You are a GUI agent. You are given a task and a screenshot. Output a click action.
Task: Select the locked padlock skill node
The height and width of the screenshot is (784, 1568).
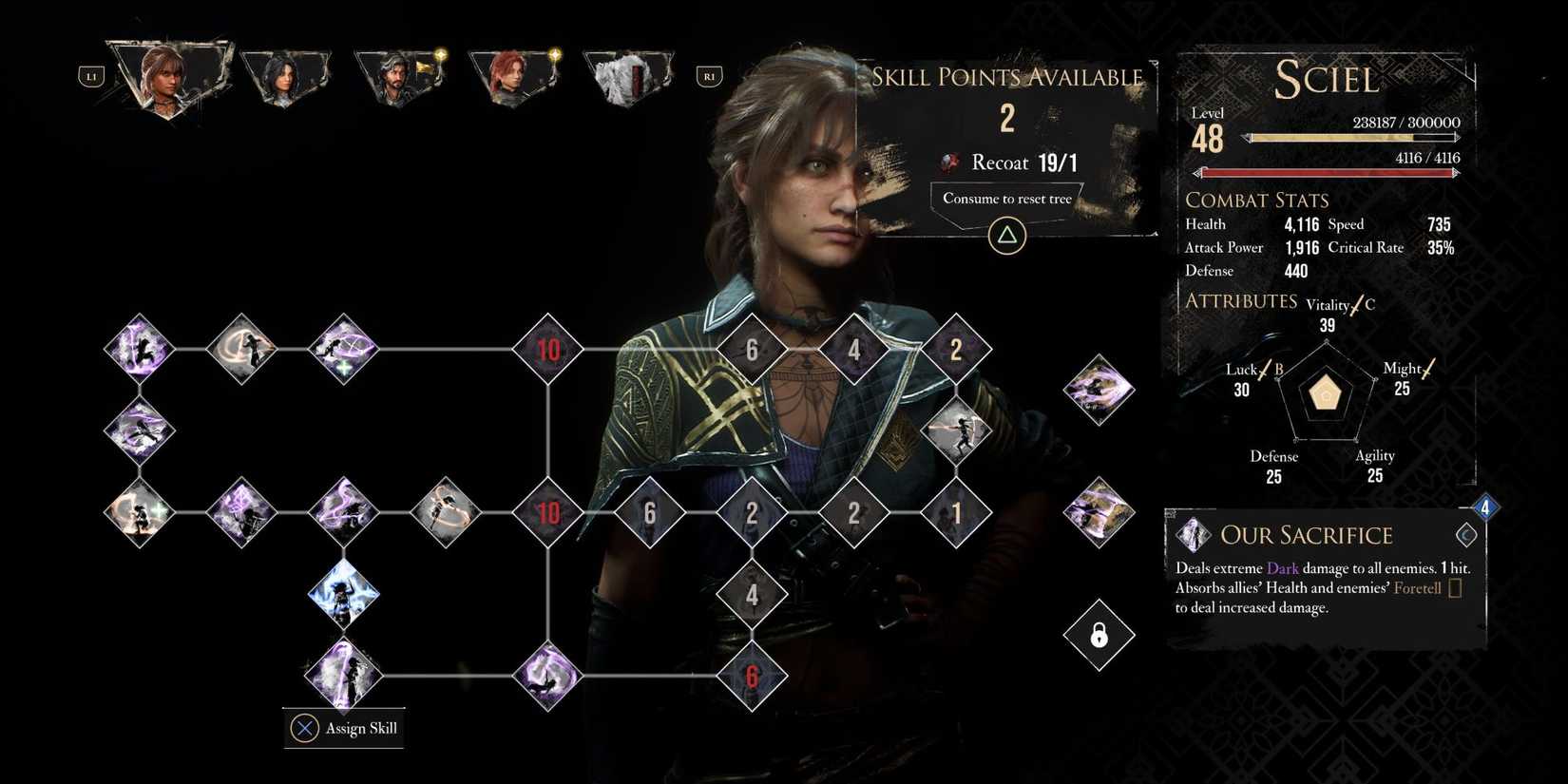coord(1098,635)
